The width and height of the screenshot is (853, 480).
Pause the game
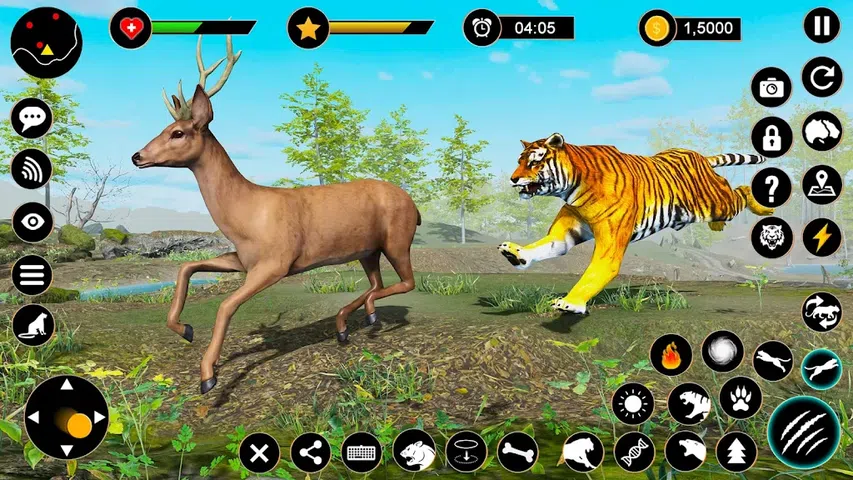pos(821,25)
